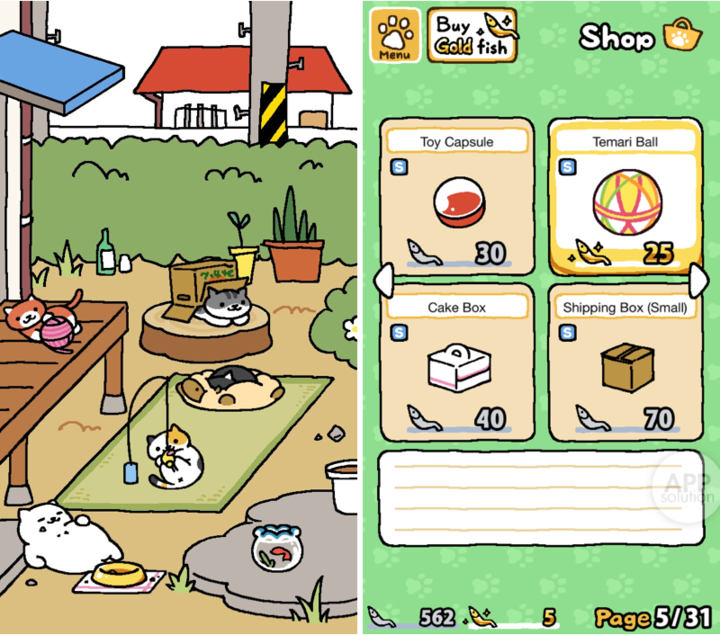Select the Shipping Box (Small) item

(624, 363)
